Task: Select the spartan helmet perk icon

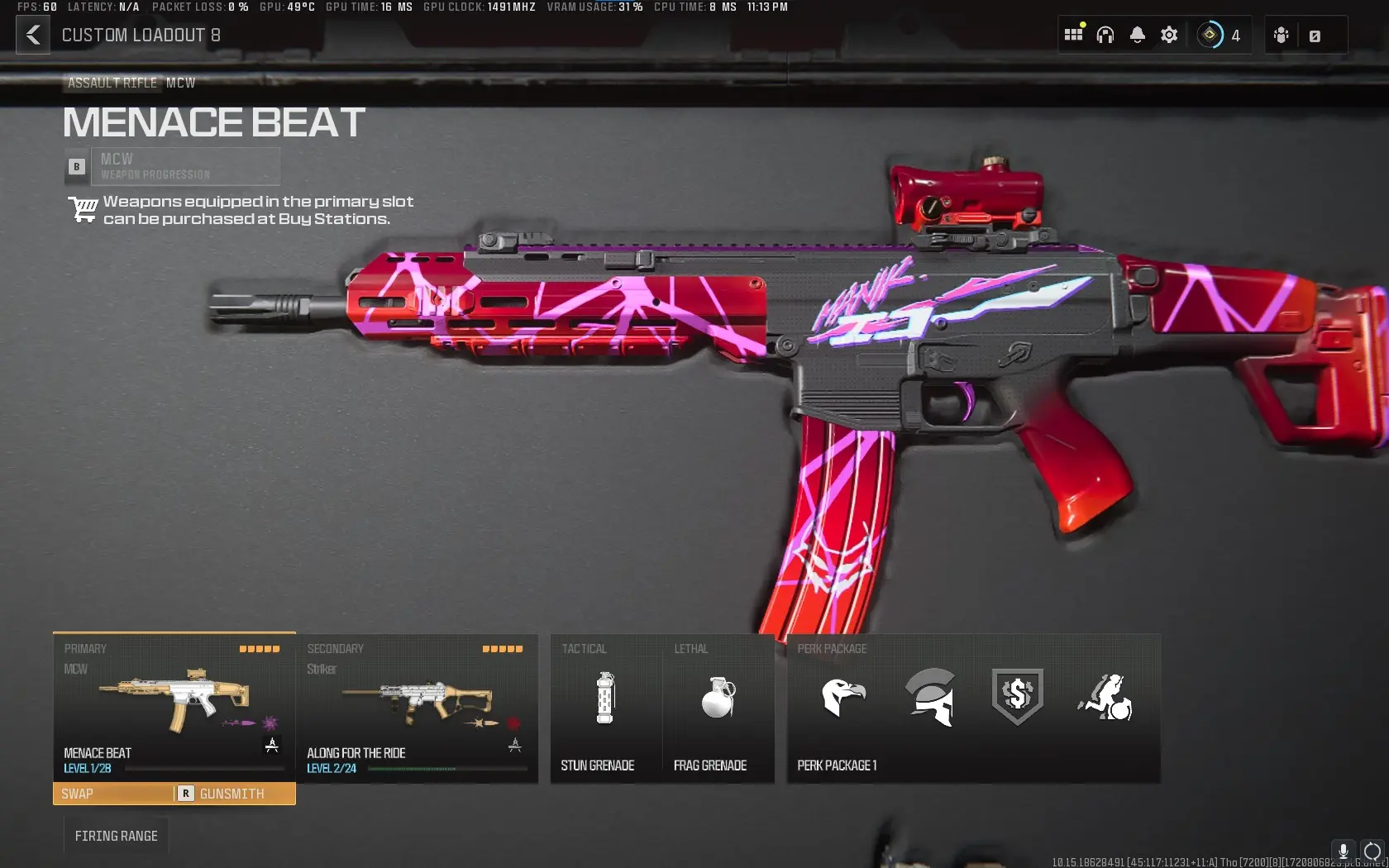Action: 931,699
